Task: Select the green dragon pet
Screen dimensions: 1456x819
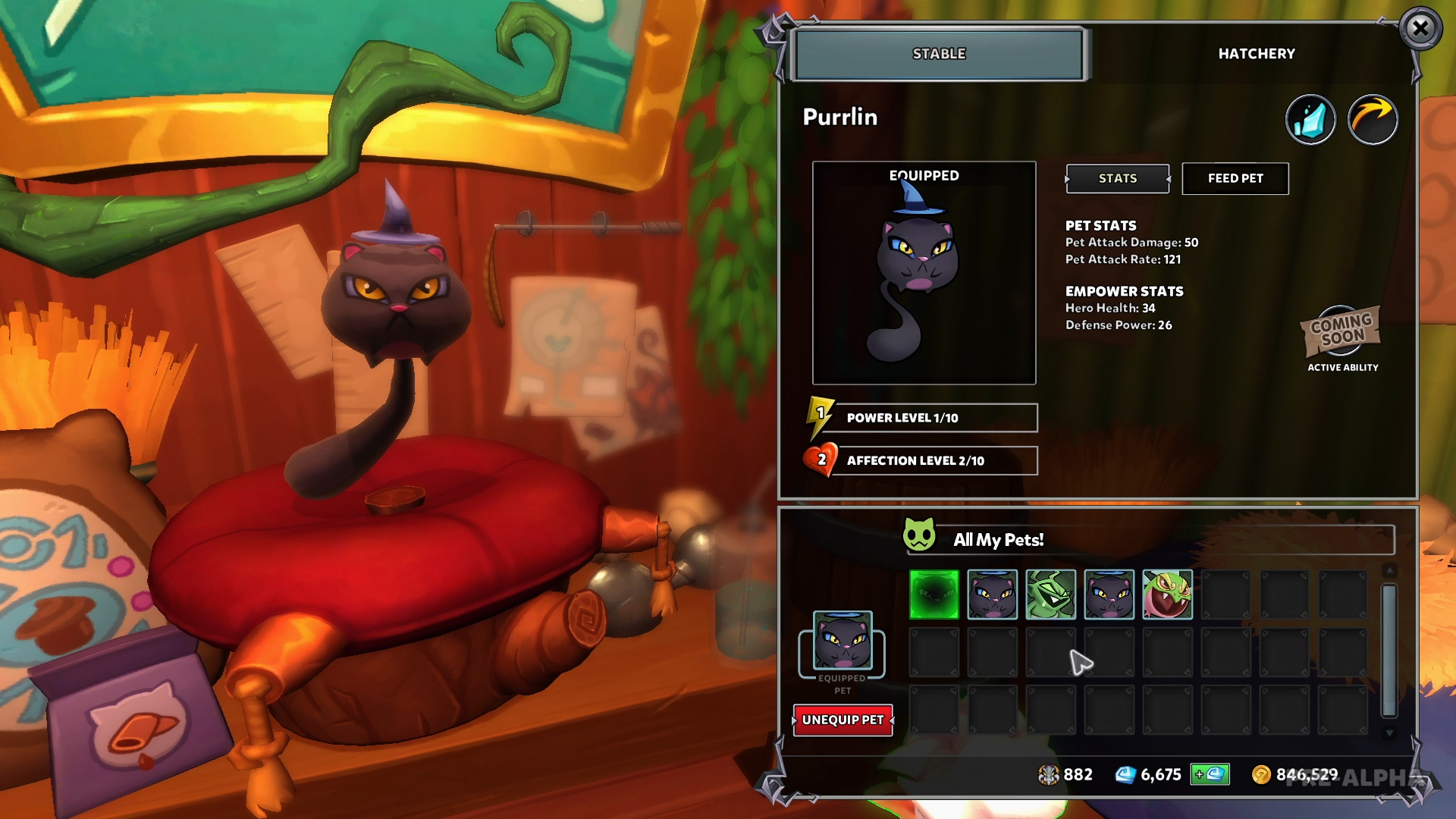Action: (1050, 595)
